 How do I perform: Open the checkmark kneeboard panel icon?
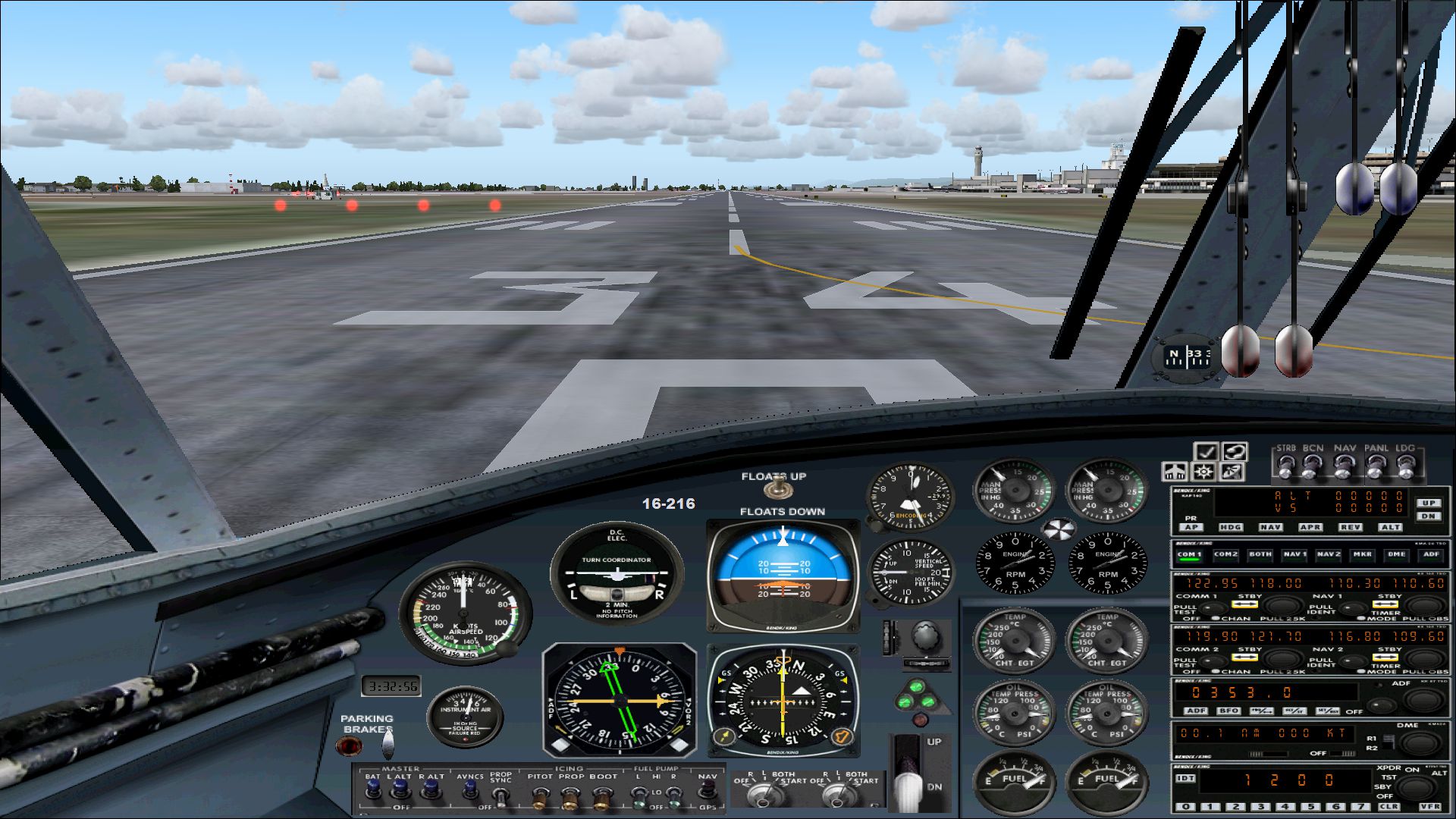[1206, 452]
